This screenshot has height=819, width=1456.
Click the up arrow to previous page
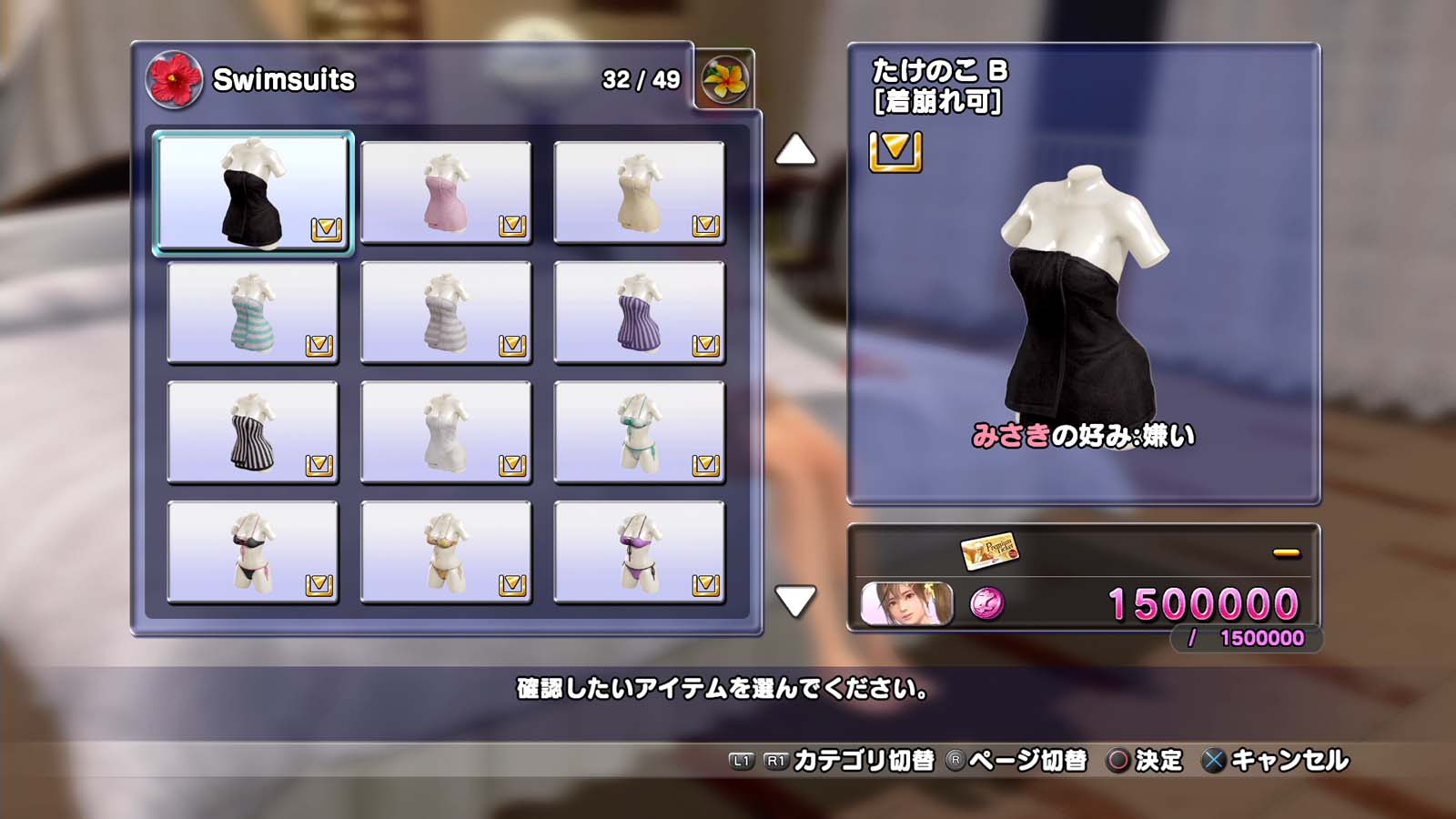795,150
